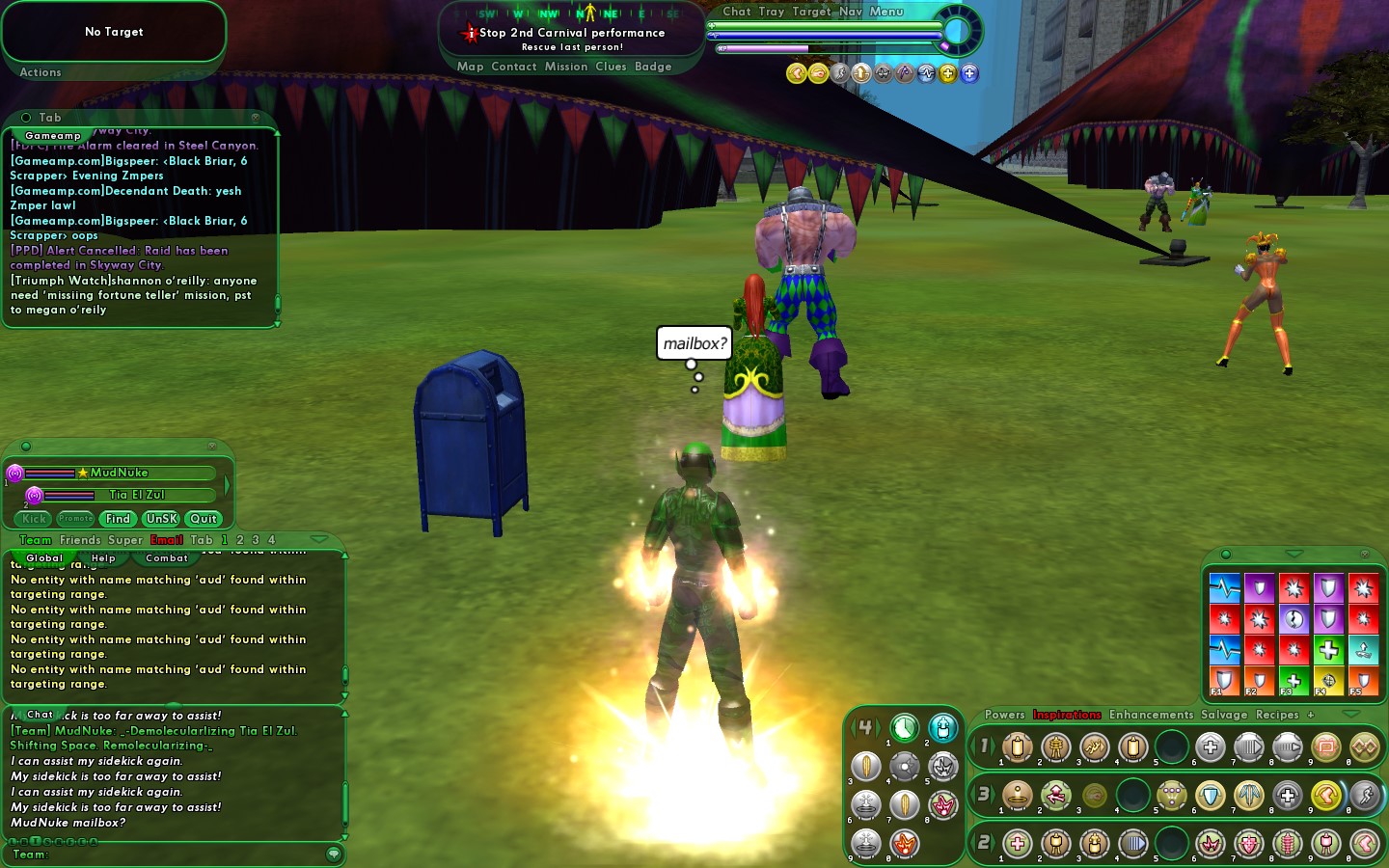
Task: Open the Map window
Action: pos(470,67)
